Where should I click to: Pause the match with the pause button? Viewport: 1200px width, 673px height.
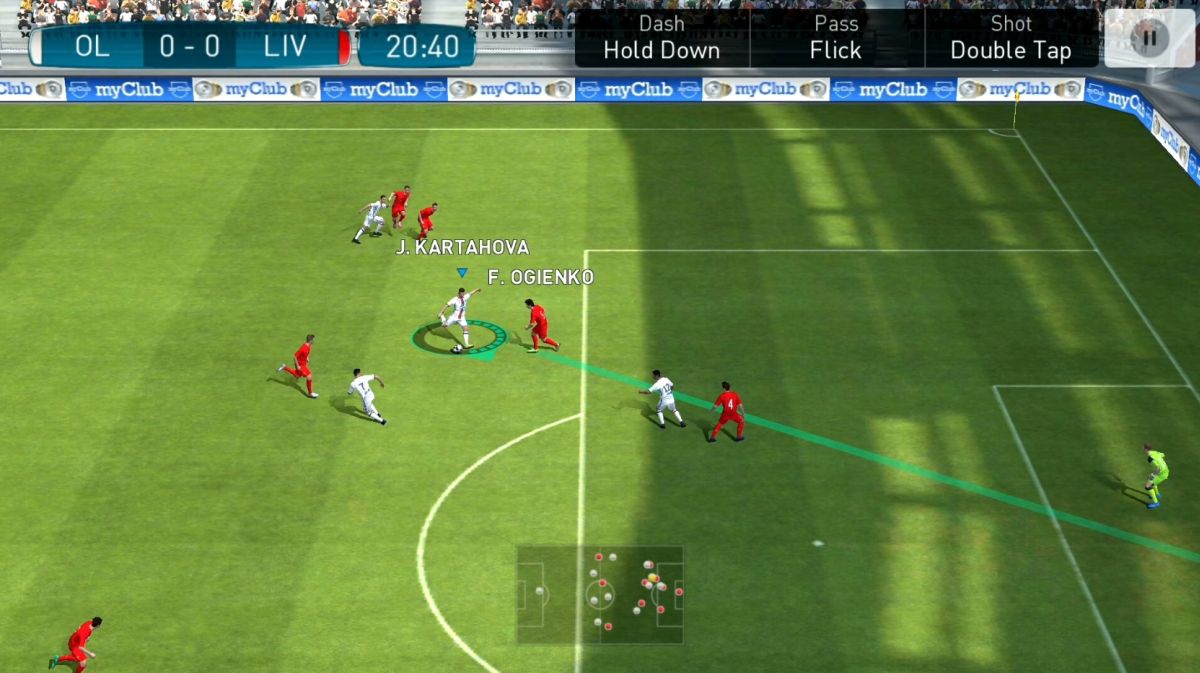coord(1149,38)
